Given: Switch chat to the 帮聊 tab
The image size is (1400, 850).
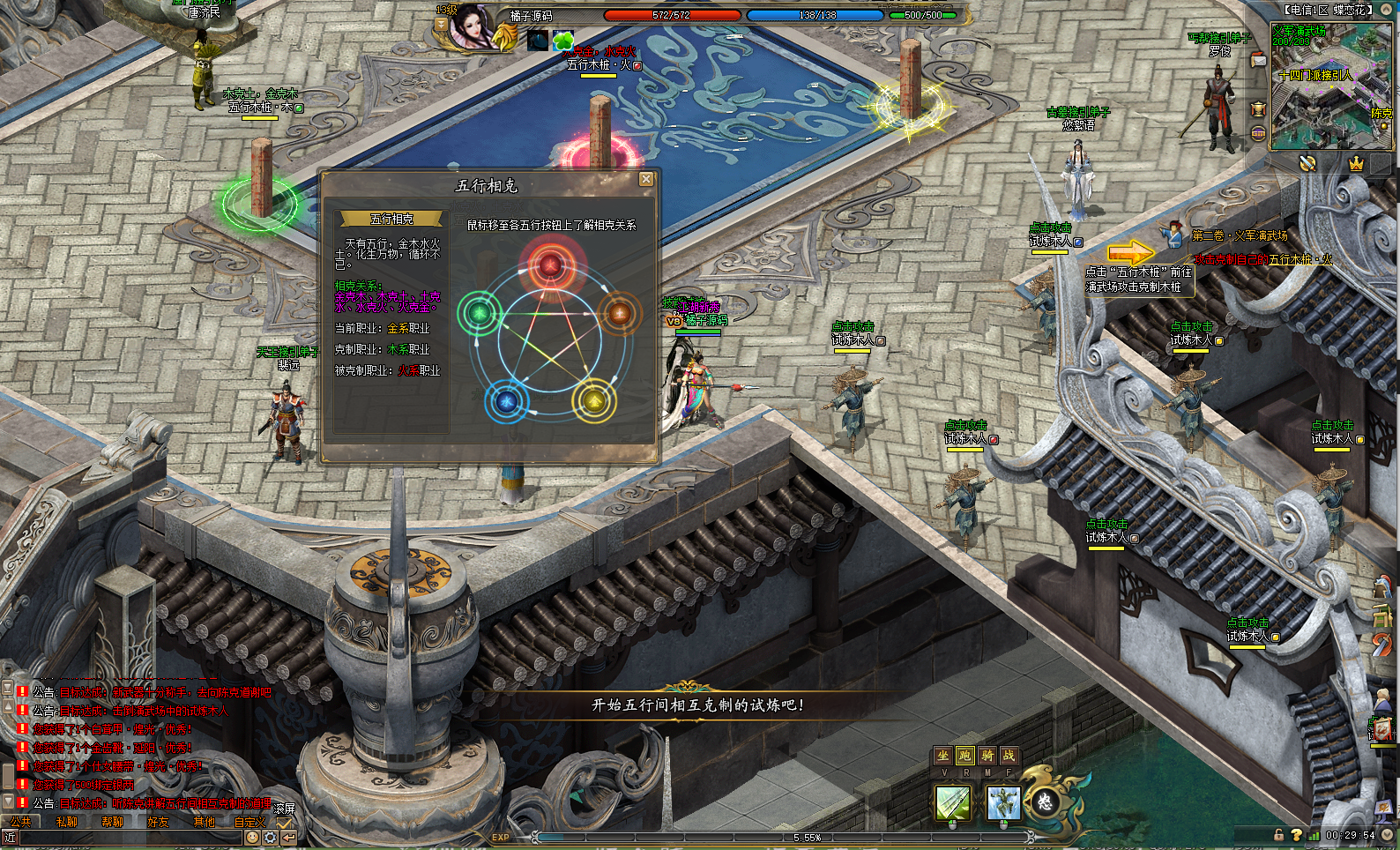Looking at the screenshot, I should tap(113, 822).
